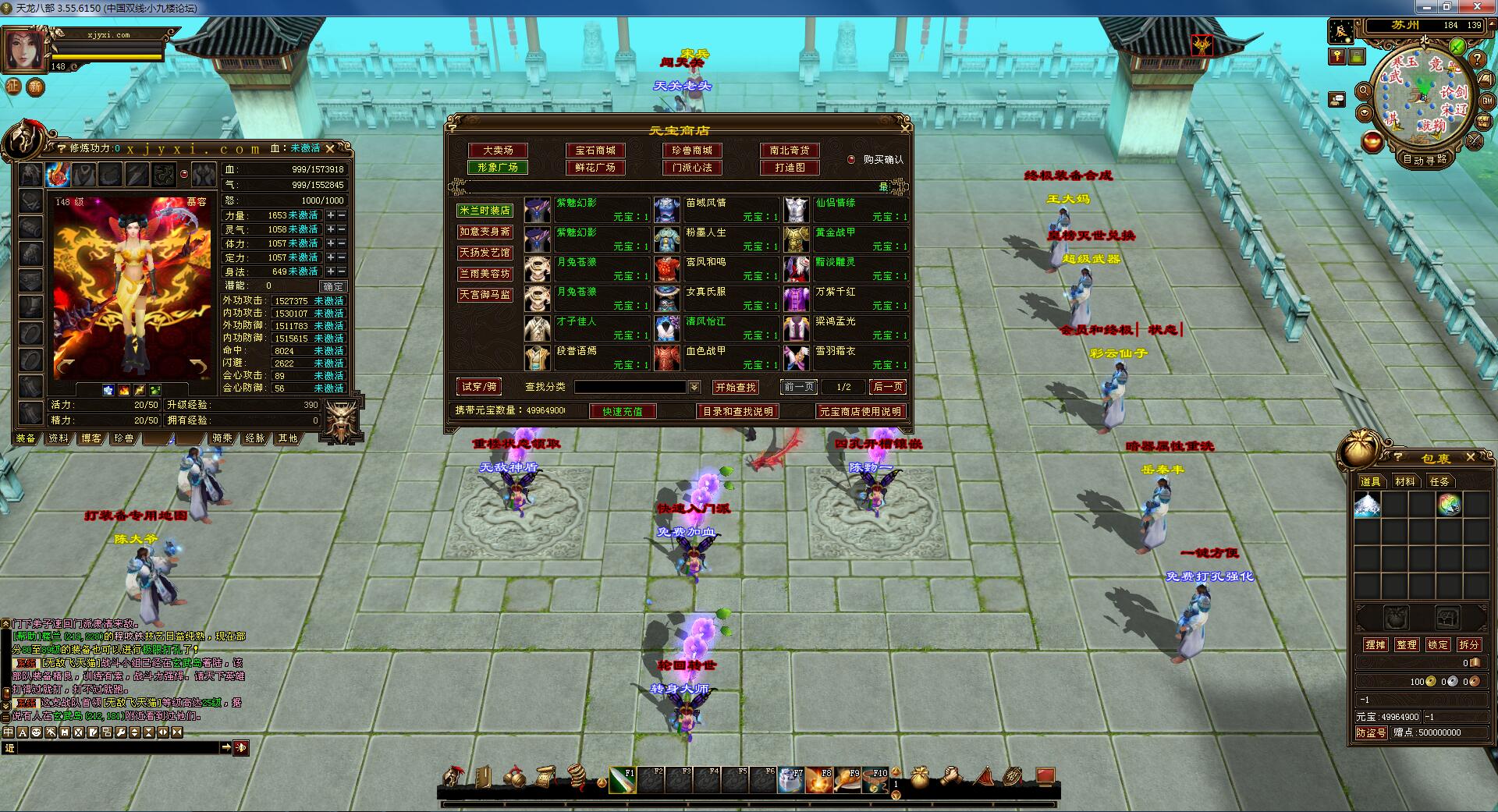
Task: Click the chat text input field
Action: [117, 748]
